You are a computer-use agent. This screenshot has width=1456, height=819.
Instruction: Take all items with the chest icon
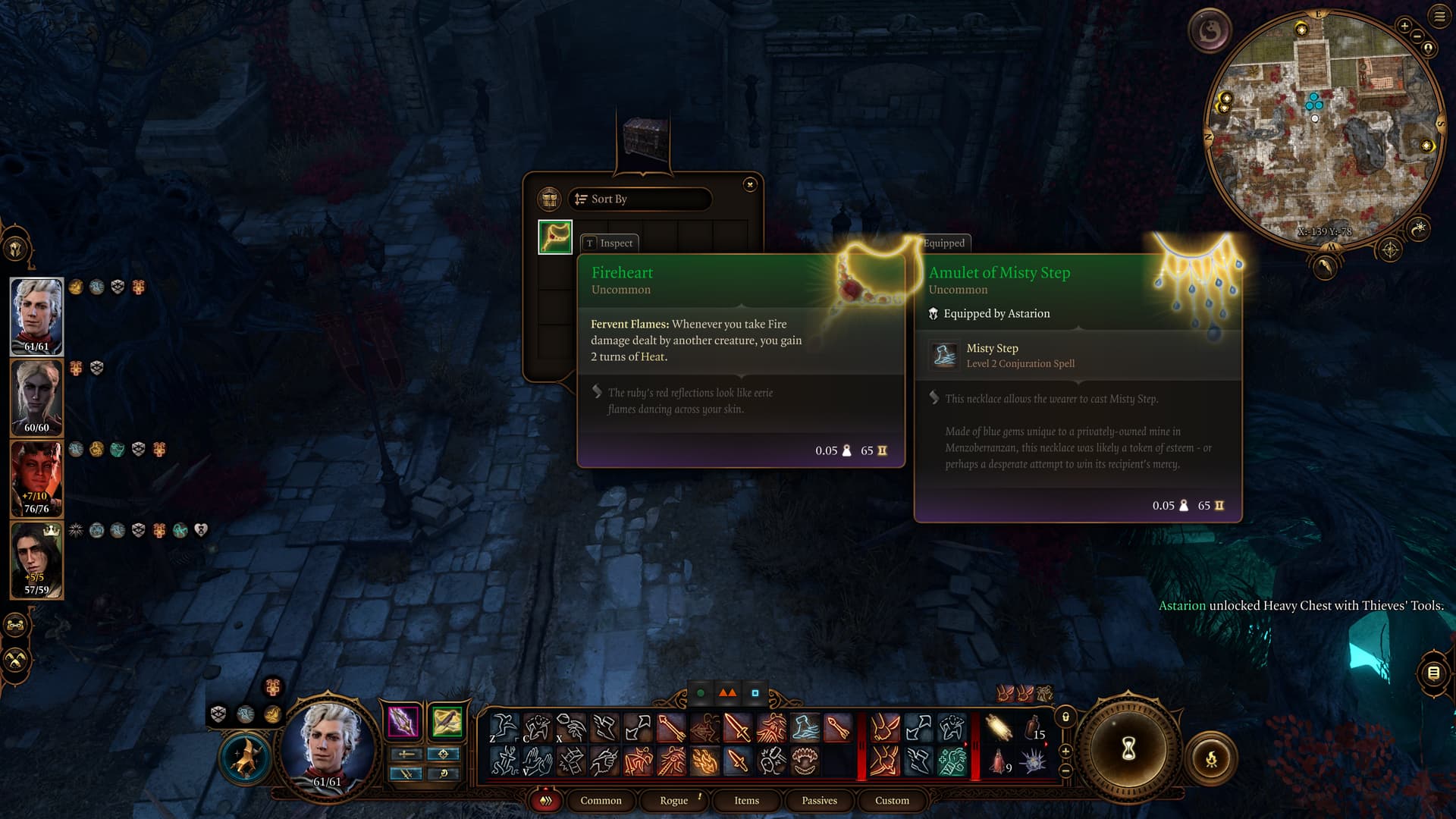click(549, 199)
